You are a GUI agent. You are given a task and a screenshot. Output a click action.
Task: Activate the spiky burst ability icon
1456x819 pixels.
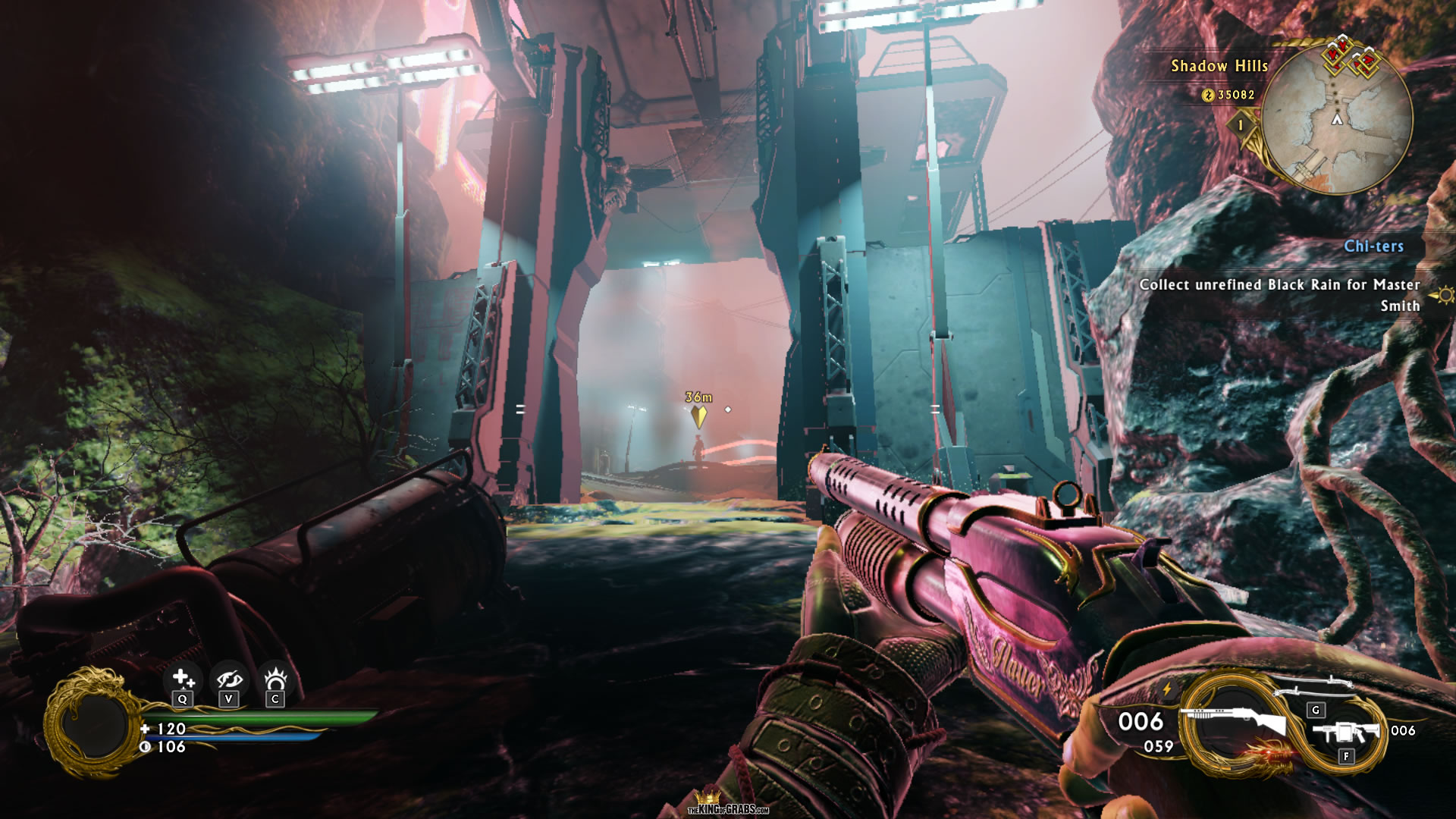tap(275, 677)
